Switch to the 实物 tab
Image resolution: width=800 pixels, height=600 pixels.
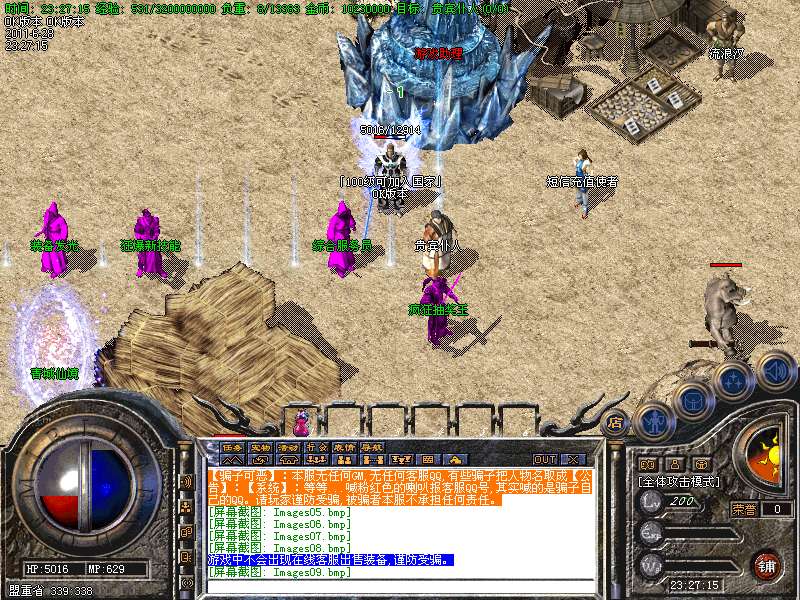[261, 447]
